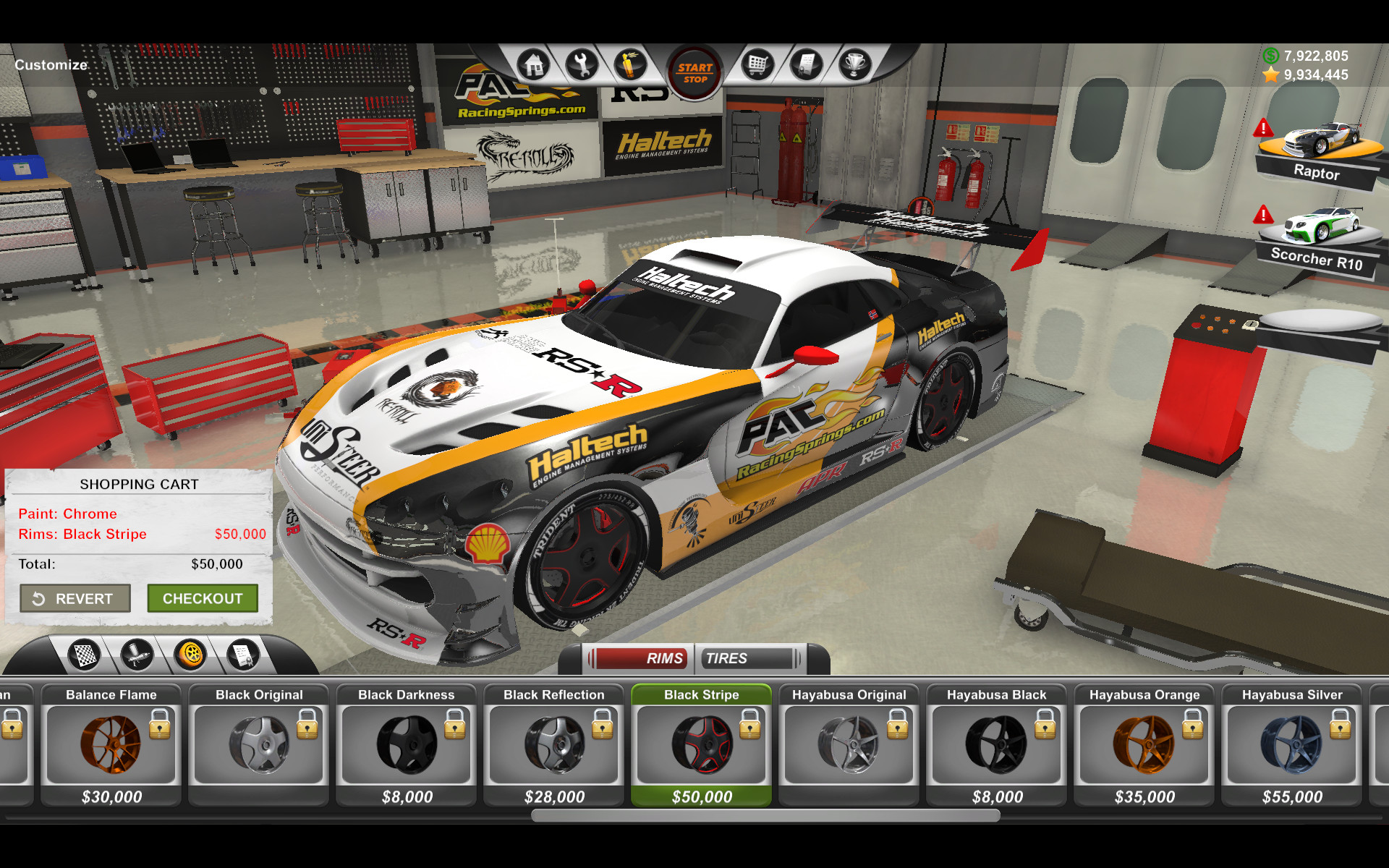
Task: Click the spray can icon in top bar
Action: tap(631, 64)
